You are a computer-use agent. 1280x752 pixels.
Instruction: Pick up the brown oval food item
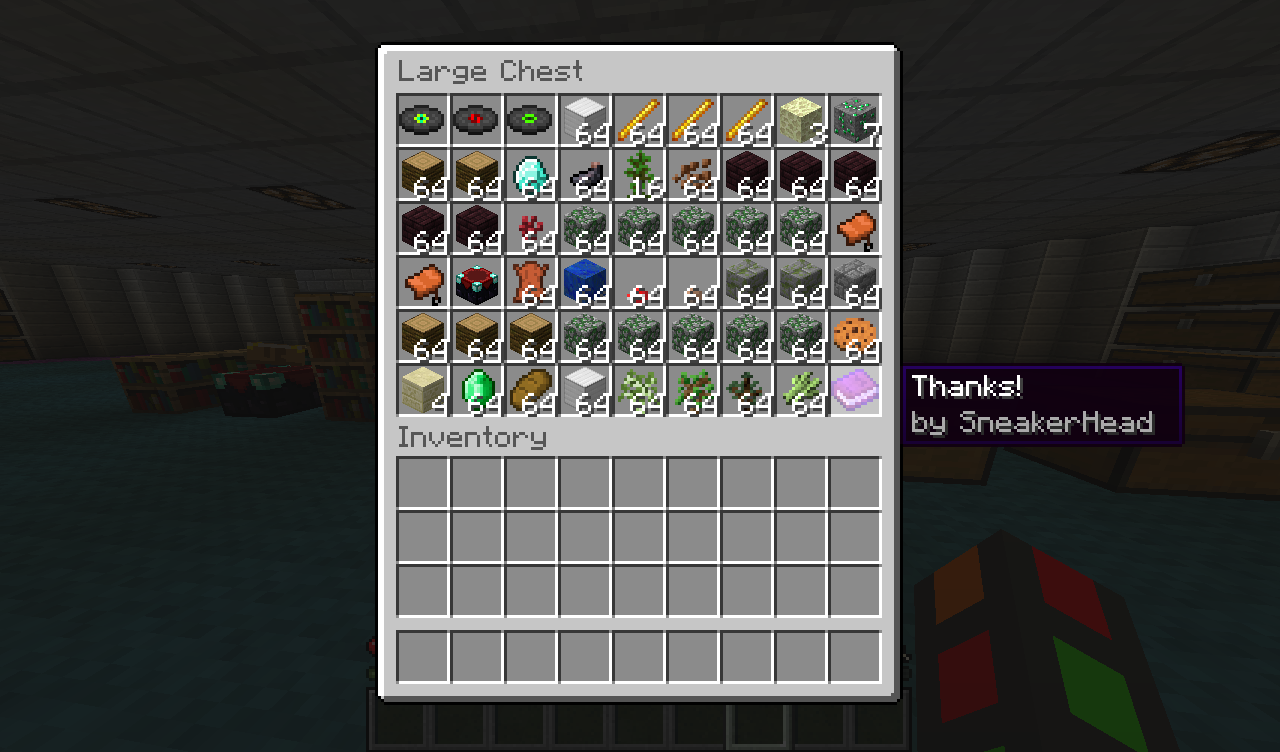click(531, 390)
